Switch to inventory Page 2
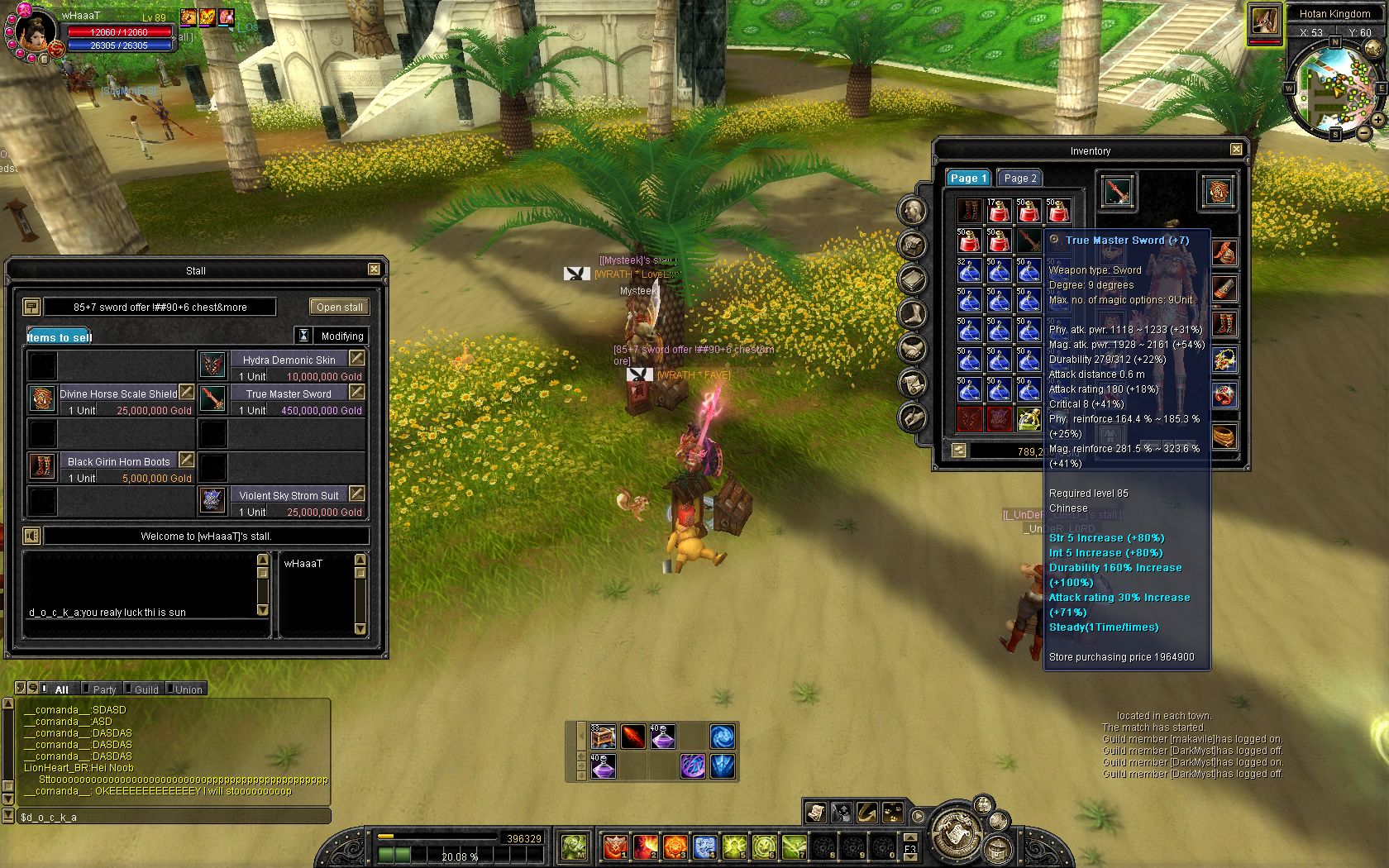Image resolution: width=1389 pixels, height=868 pixels. [1019, 178]
